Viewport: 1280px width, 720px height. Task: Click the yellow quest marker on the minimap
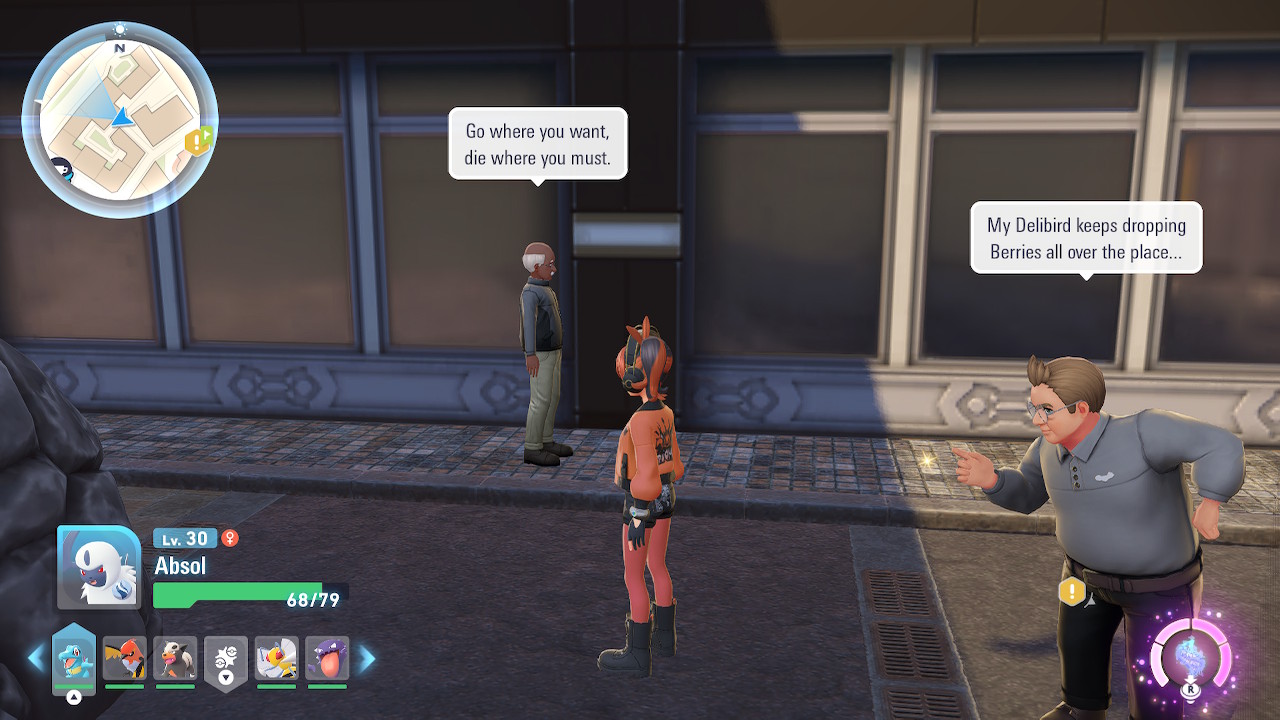198,141
